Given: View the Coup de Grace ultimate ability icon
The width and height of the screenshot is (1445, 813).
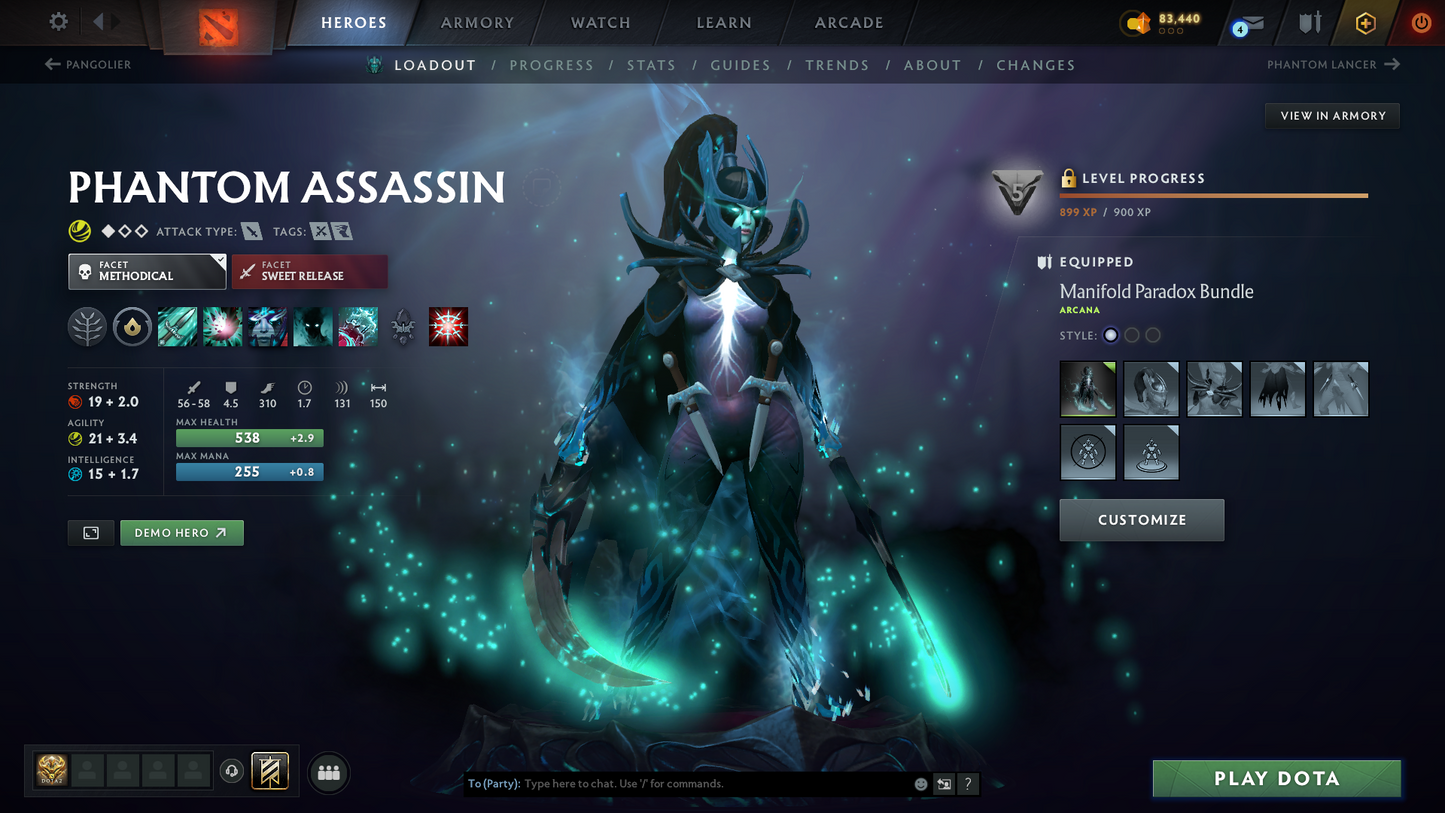Looking at the screenshot, I should (x=448, y=326).
